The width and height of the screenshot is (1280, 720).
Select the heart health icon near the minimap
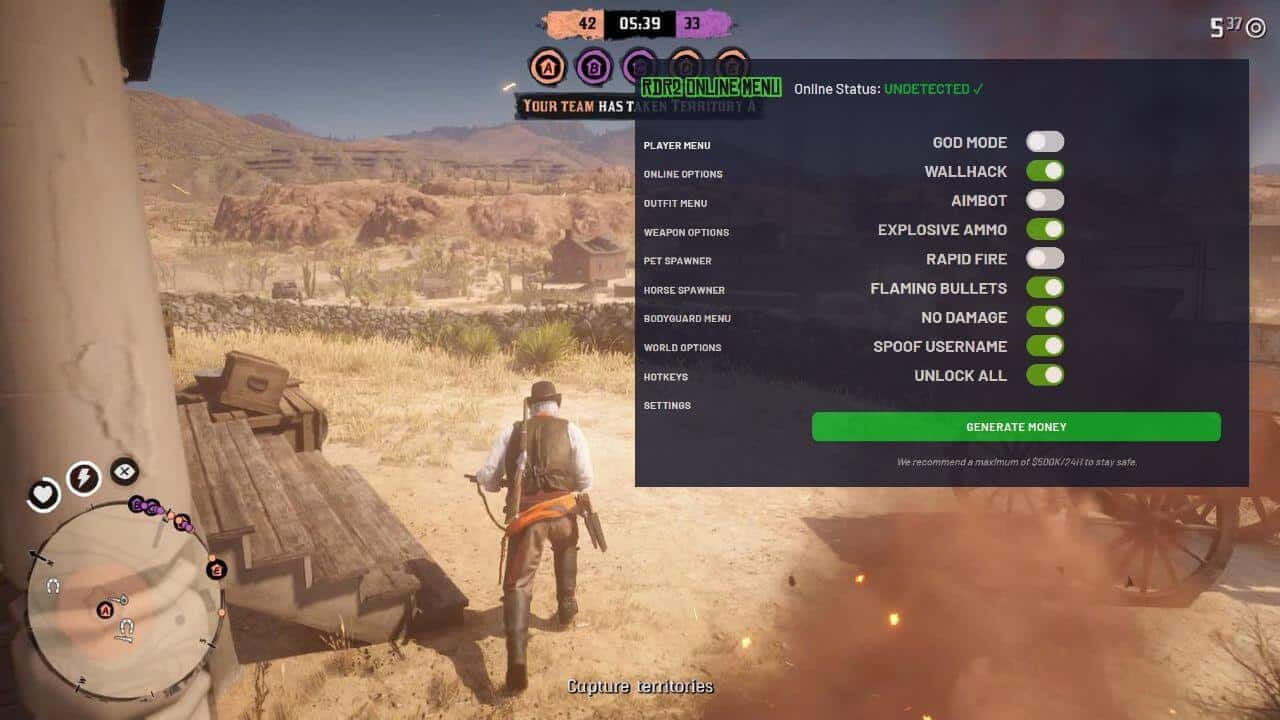43,494
